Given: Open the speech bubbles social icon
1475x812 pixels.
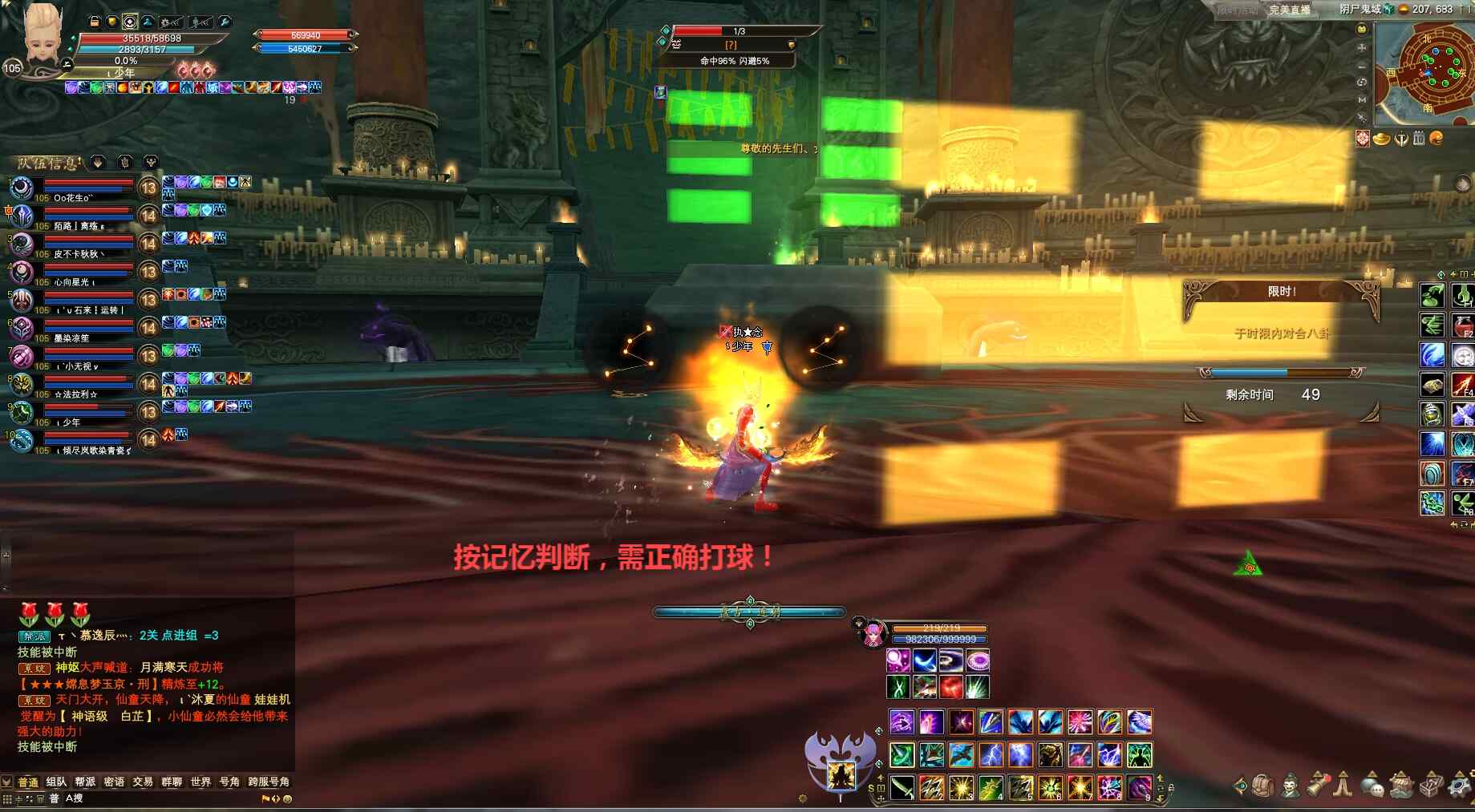Looking at the screenshot, I should tap(1373, 786).
